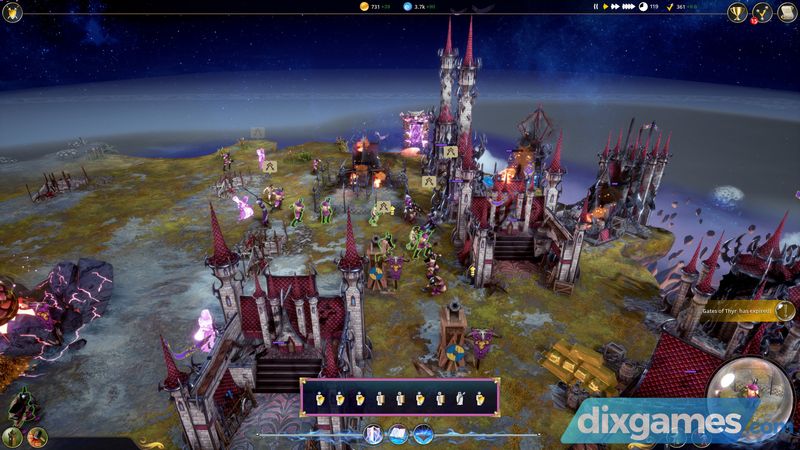Select the last unit in the selection panel
800x450 pixels.
(479, 398)
